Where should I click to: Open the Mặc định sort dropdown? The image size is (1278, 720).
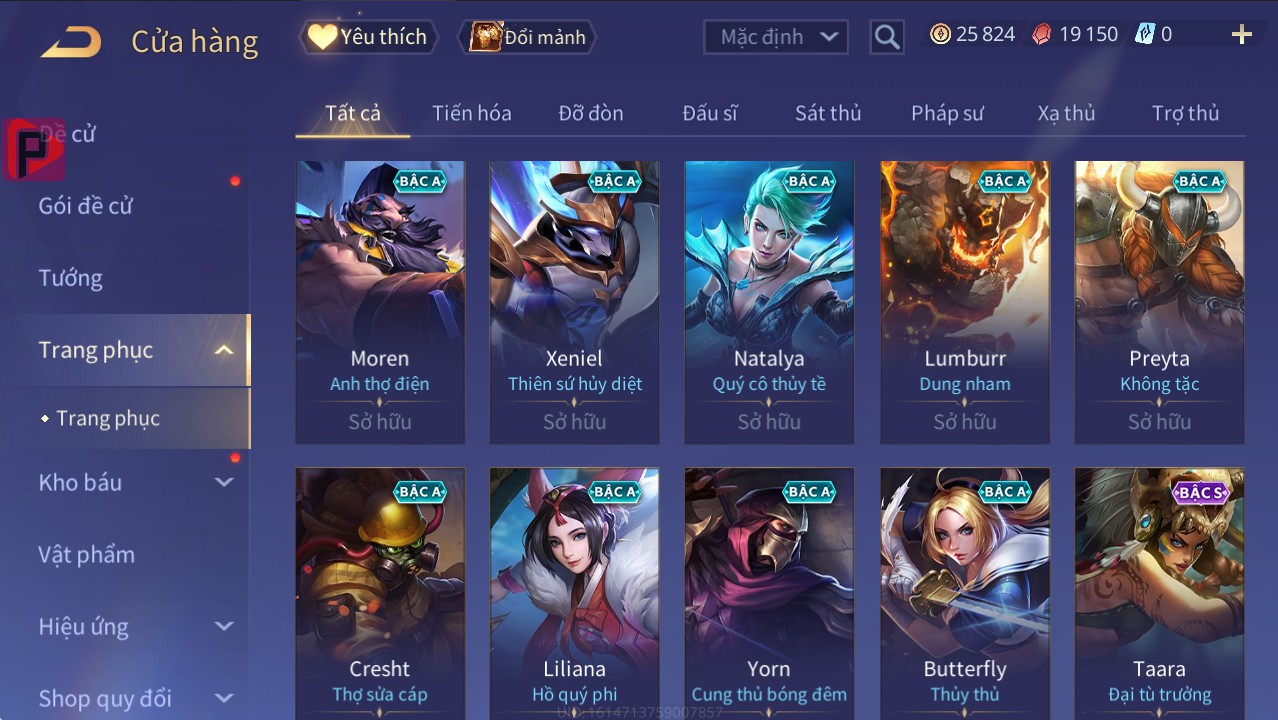[x=776, y=37]
